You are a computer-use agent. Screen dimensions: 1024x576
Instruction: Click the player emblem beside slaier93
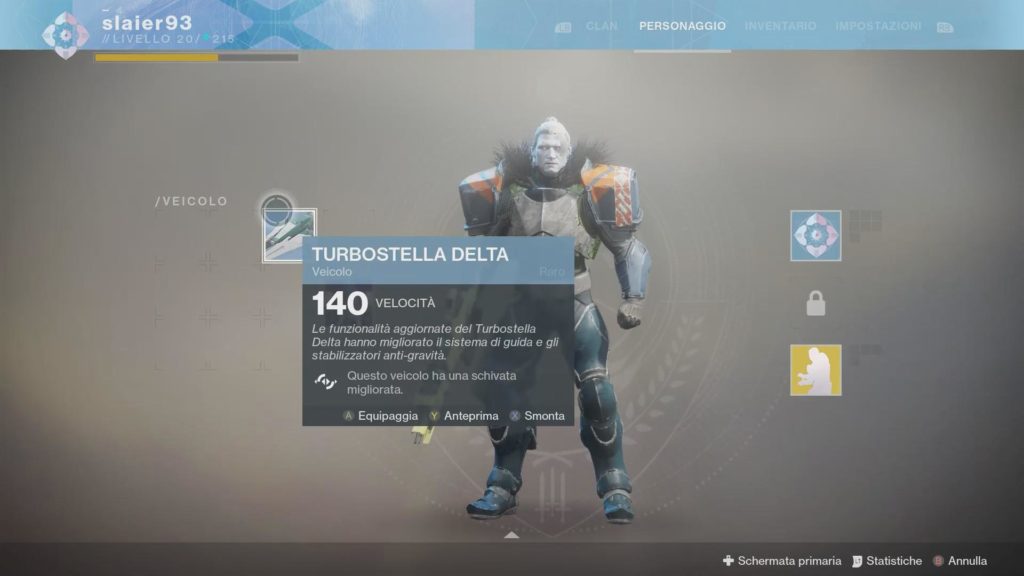(66, 35)
